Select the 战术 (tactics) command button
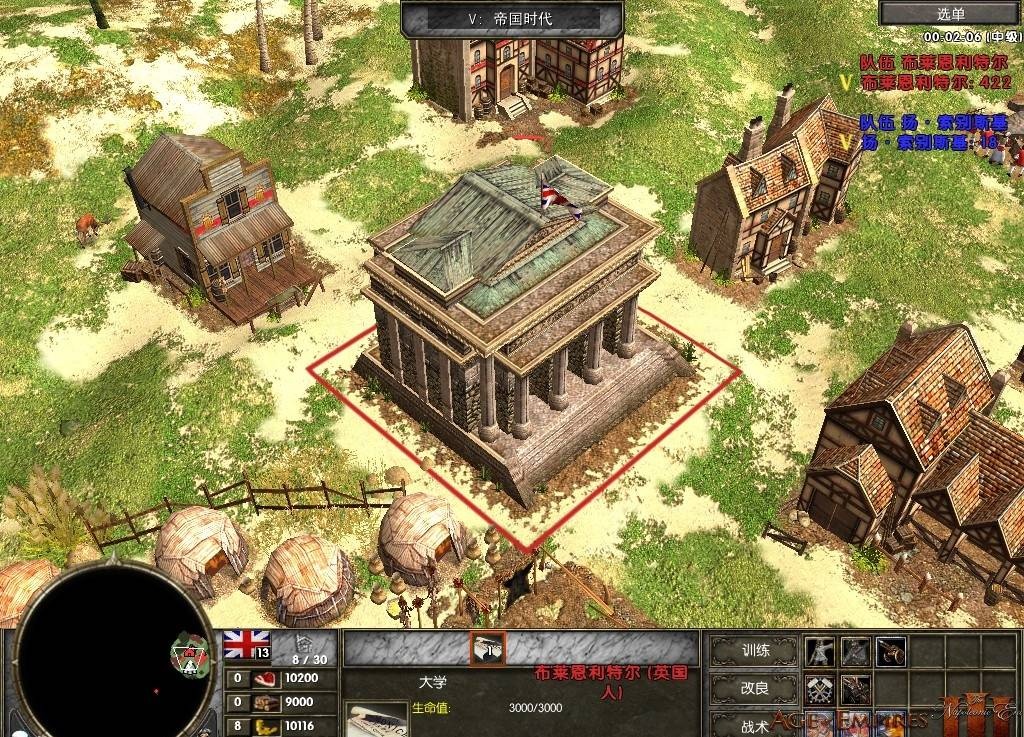The width and height of the screenshot is (1024, 737). click(x=755, y=725)
